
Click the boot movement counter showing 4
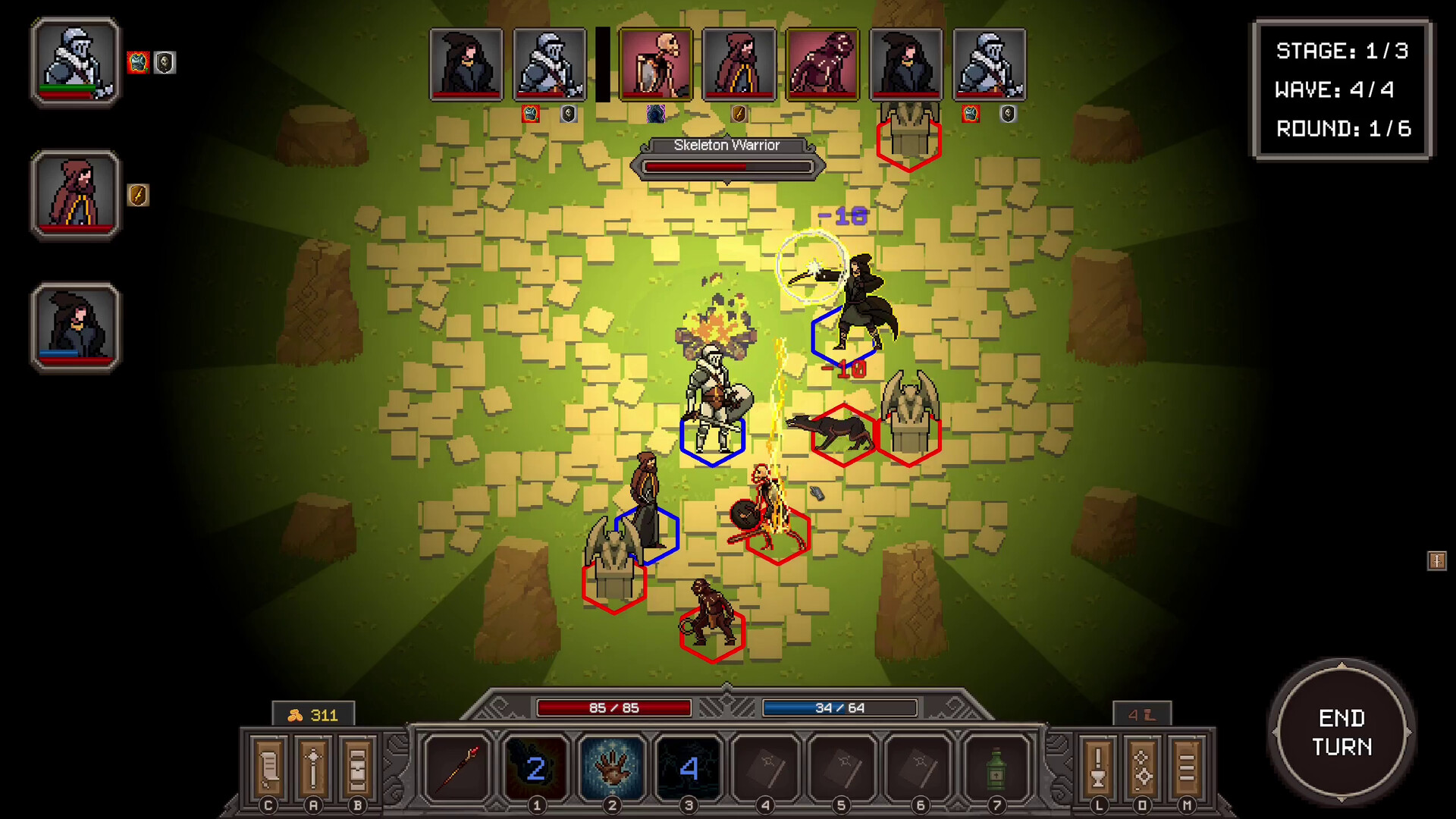click(x=1144, y=713)
